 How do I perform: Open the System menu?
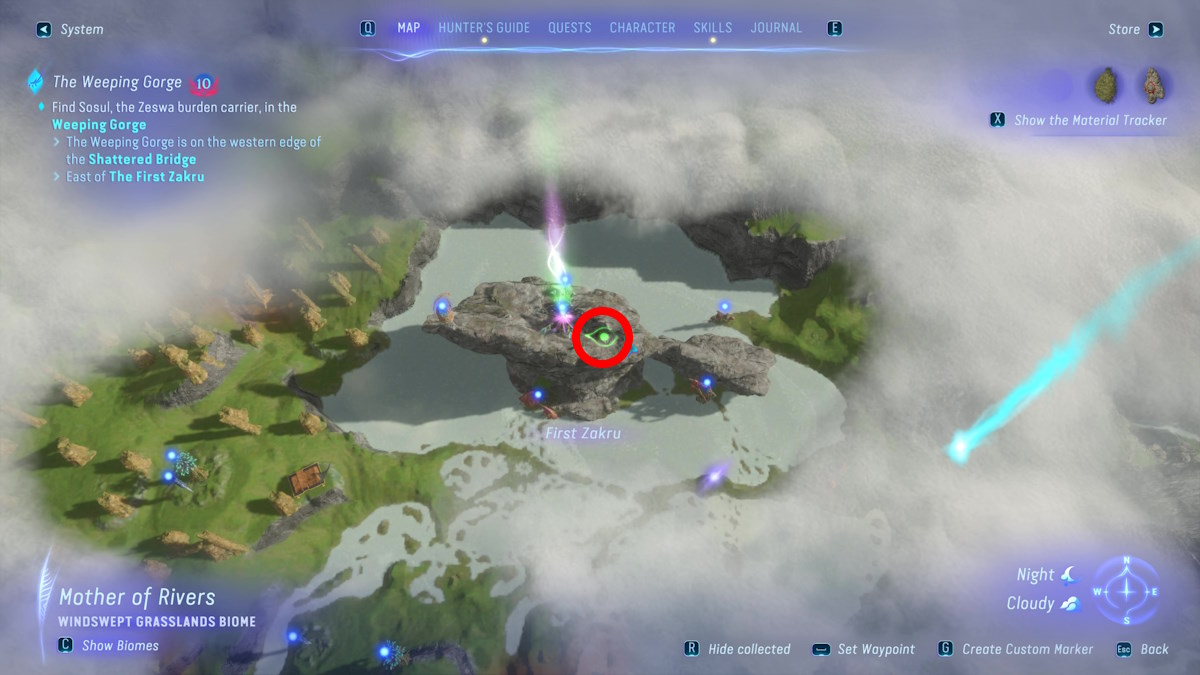(x=71, y=30)
